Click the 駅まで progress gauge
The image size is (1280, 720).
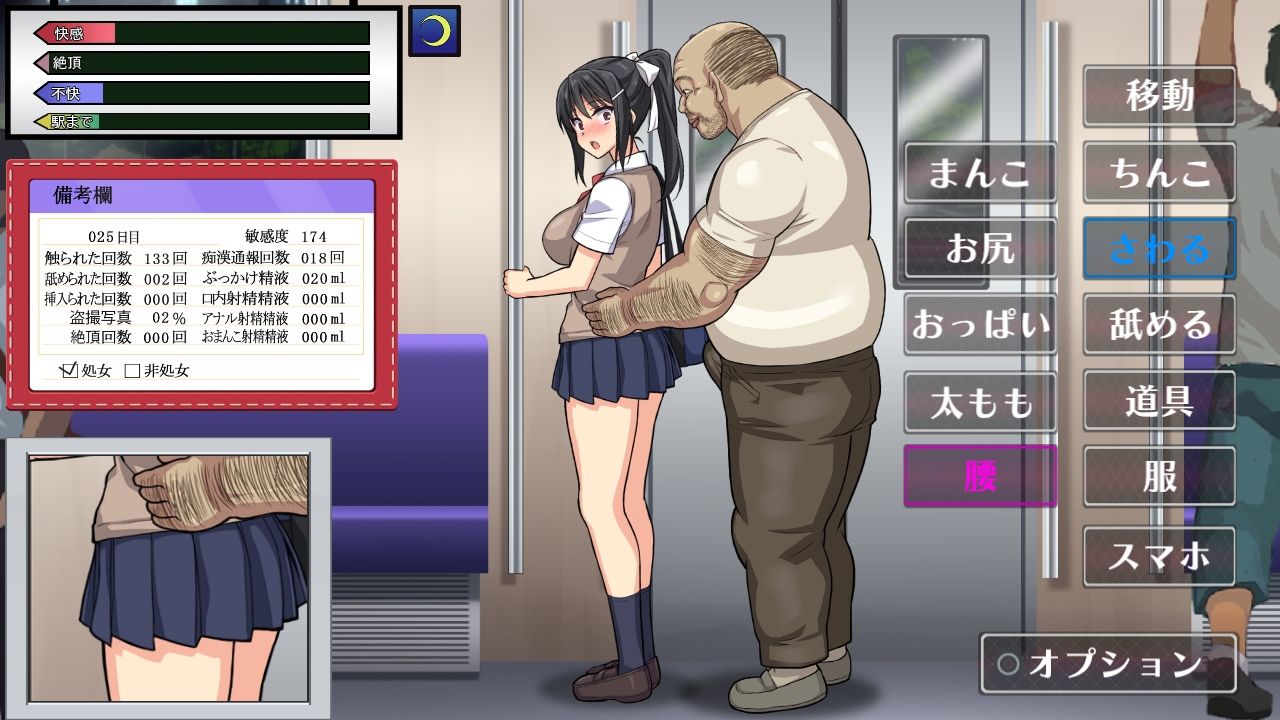tap(200, 120)
